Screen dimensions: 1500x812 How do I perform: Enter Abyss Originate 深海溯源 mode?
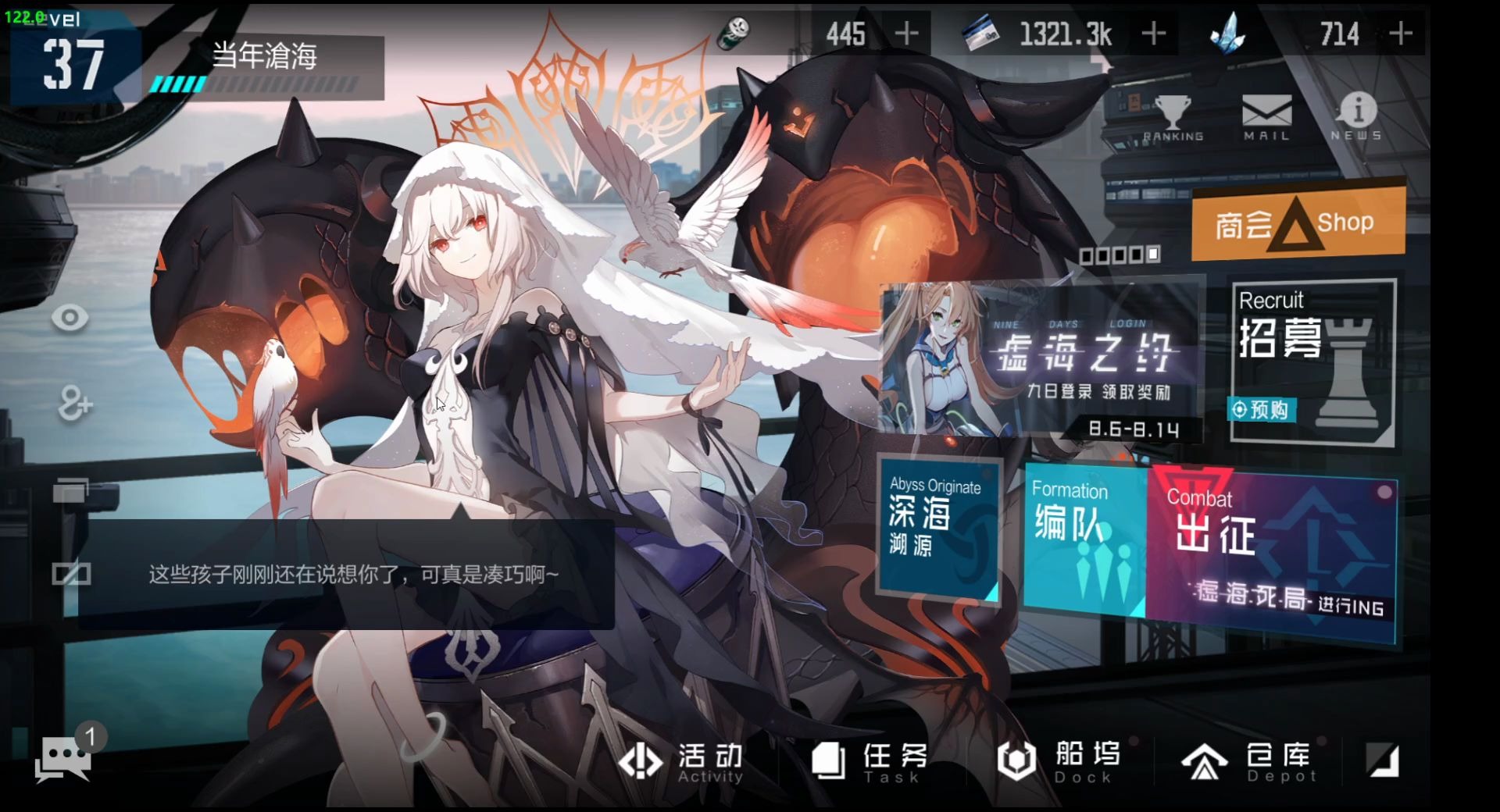(937, 531)
